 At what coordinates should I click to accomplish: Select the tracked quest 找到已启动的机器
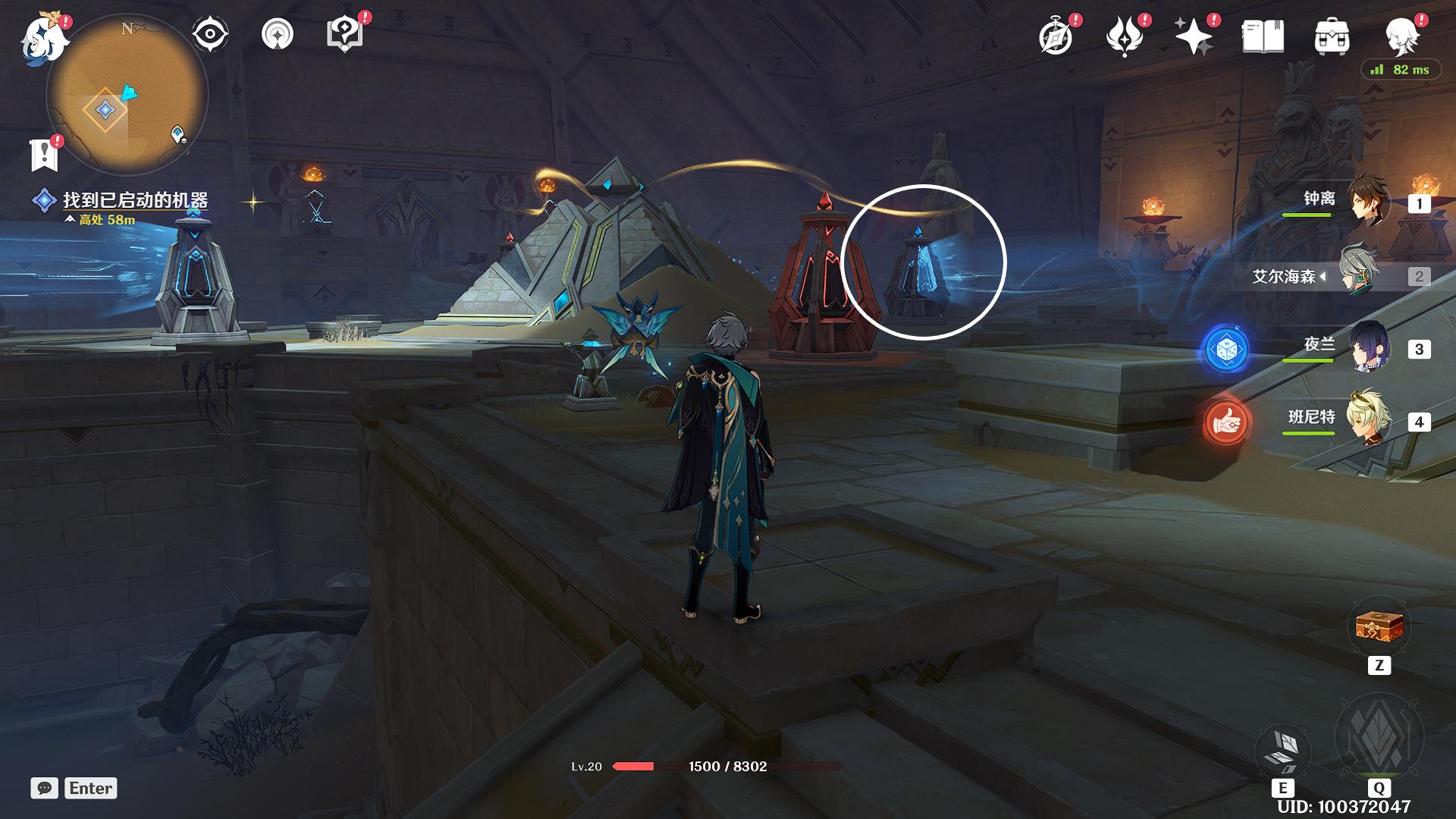coord(135,200)
